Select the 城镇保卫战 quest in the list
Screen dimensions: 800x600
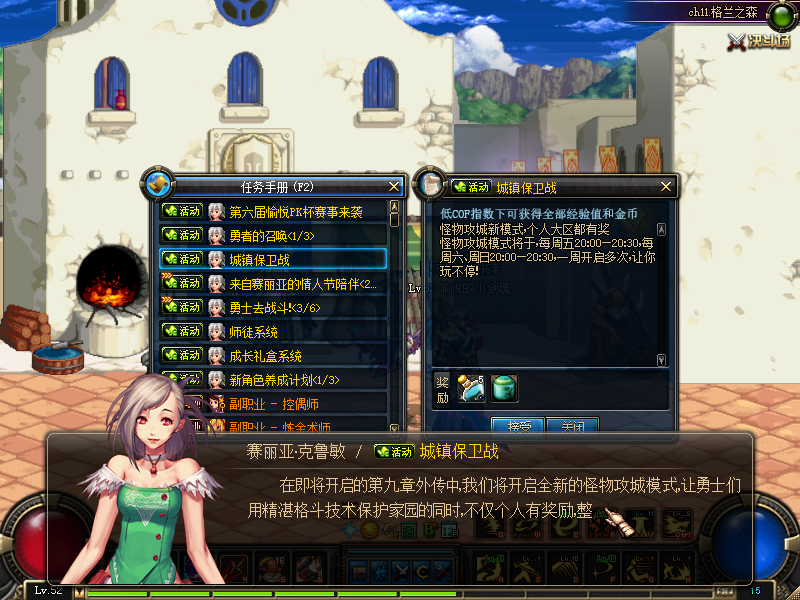click(x=259, y=259)
